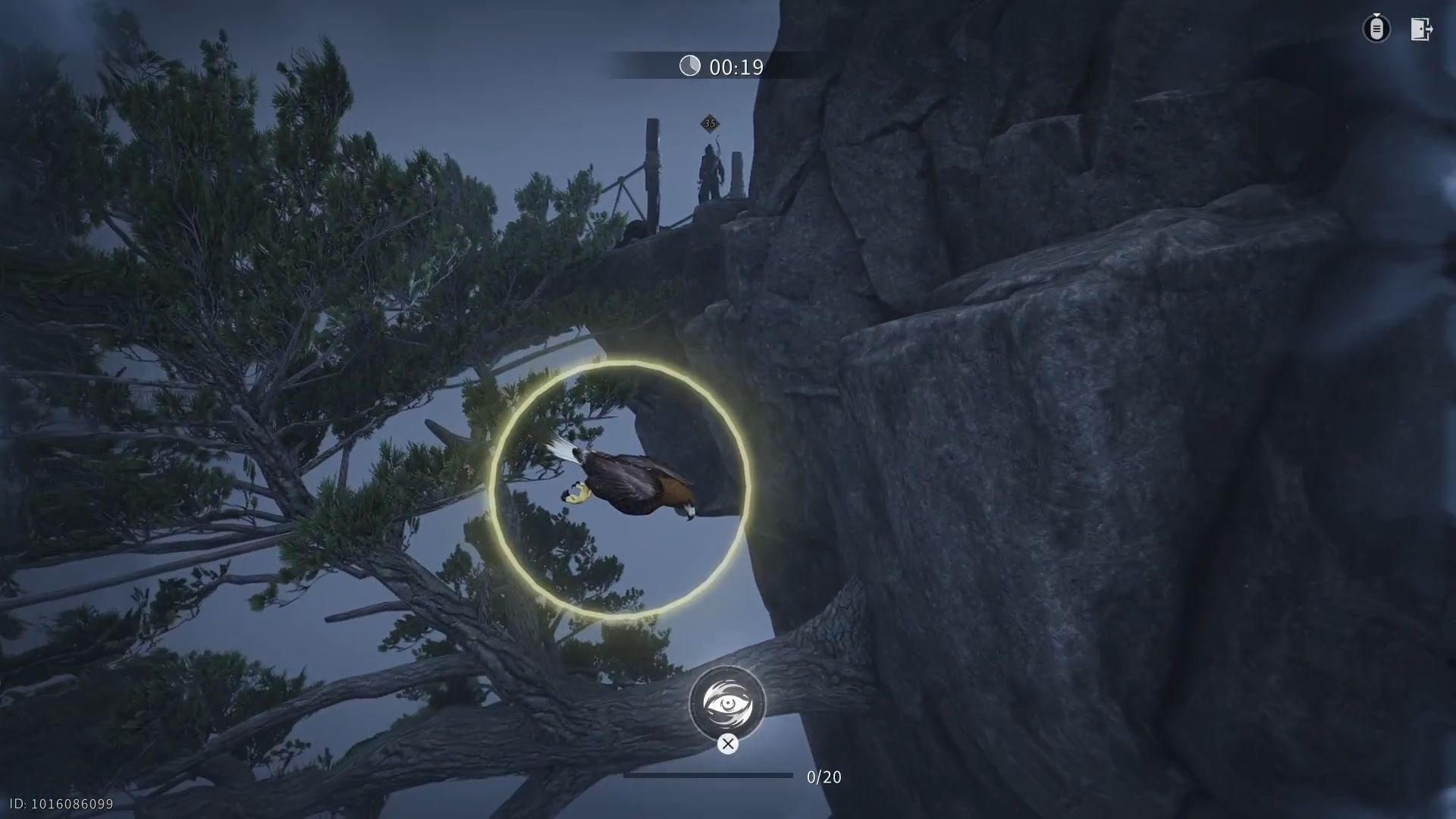Collapse the scroll panel via its triangle arrow
The height and width of the screenshot is (819, 1456).
tap(1378, 15)
